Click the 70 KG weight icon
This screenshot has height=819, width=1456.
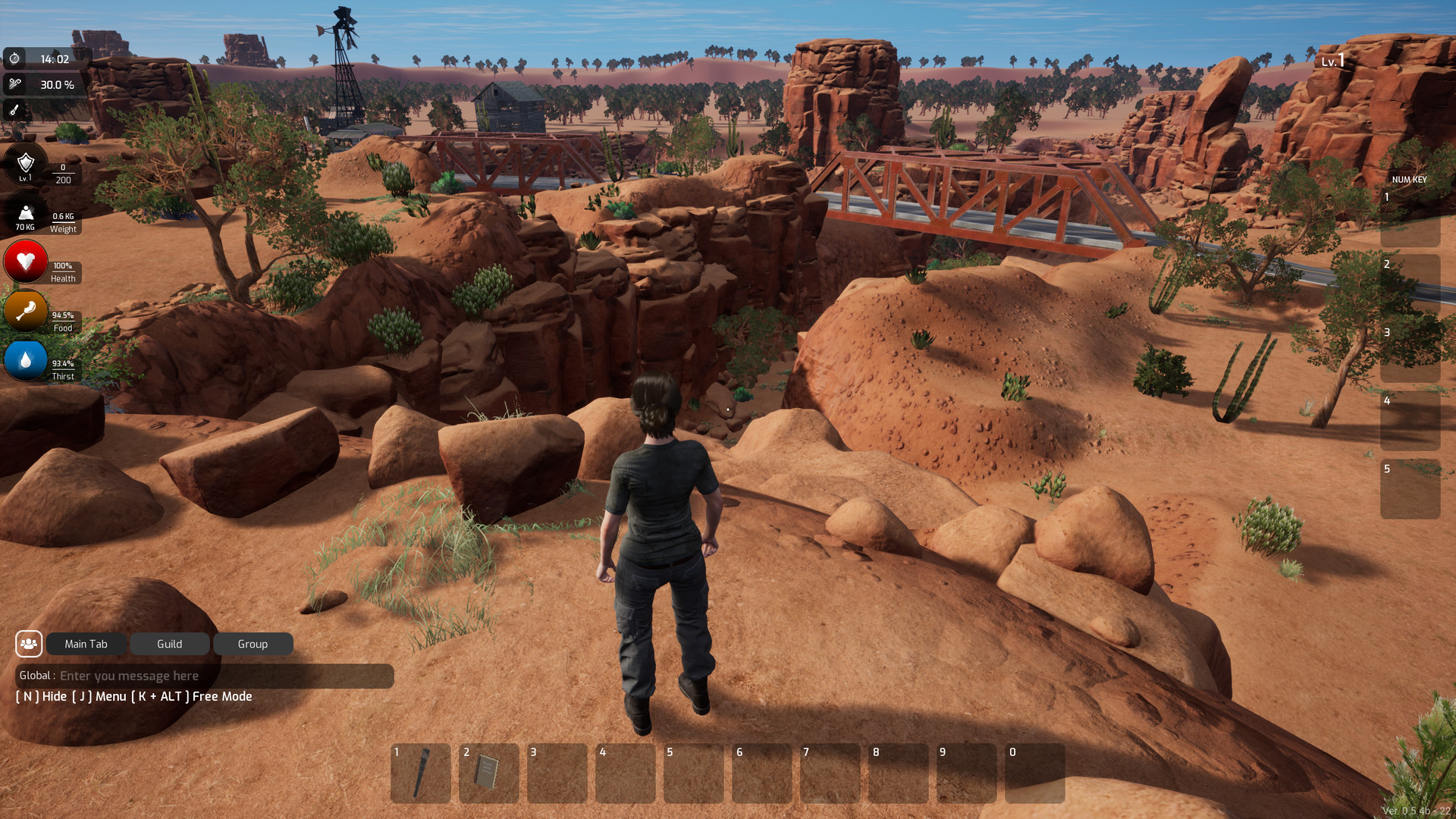click(x=25, y=213)
